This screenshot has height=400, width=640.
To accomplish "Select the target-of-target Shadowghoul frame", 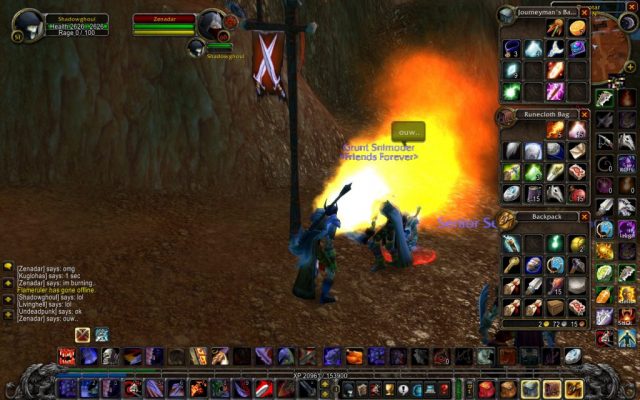I will tap(198, 47).
